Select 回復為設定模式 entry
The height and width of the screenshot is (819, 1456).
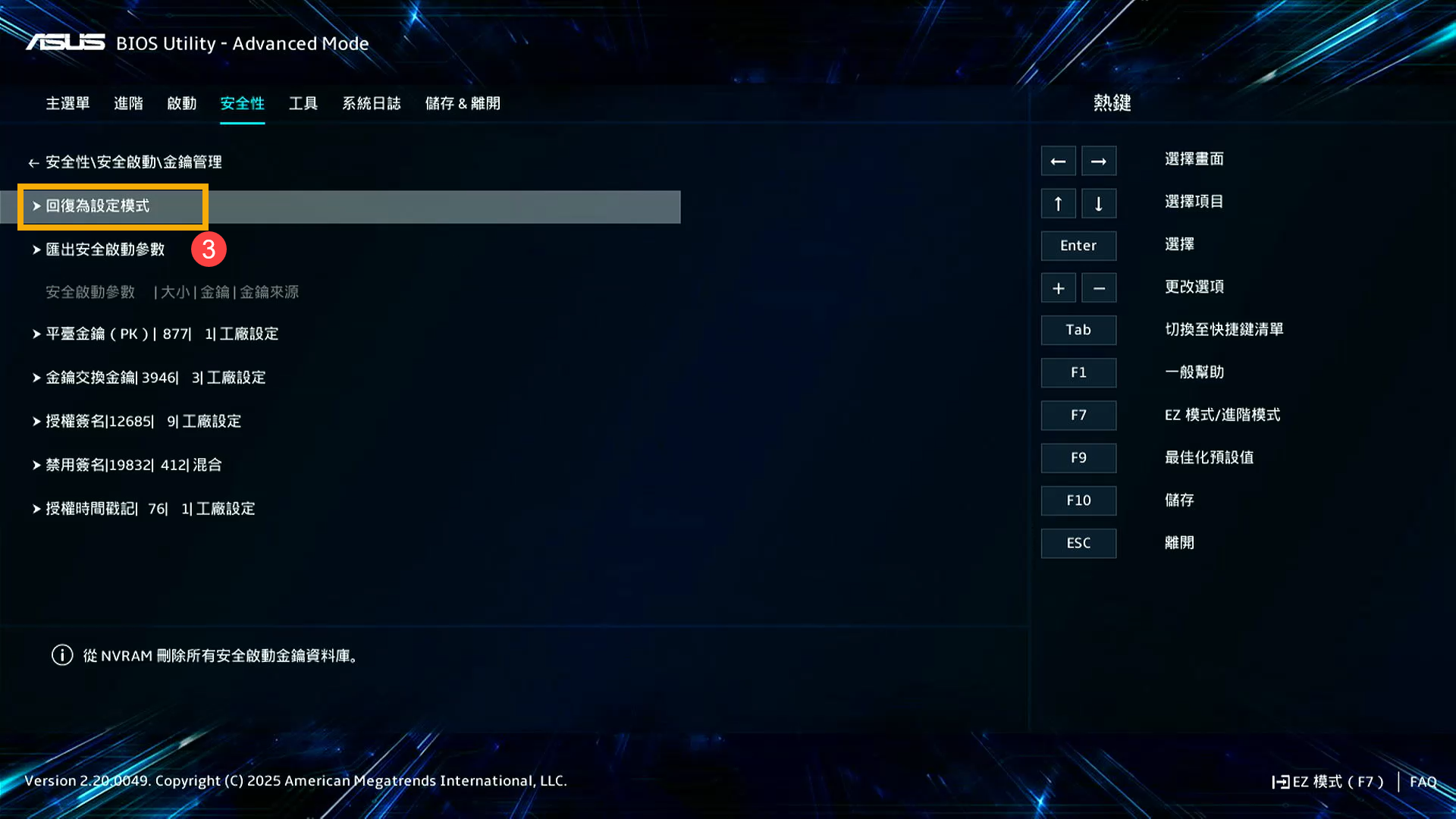(98, 206)
